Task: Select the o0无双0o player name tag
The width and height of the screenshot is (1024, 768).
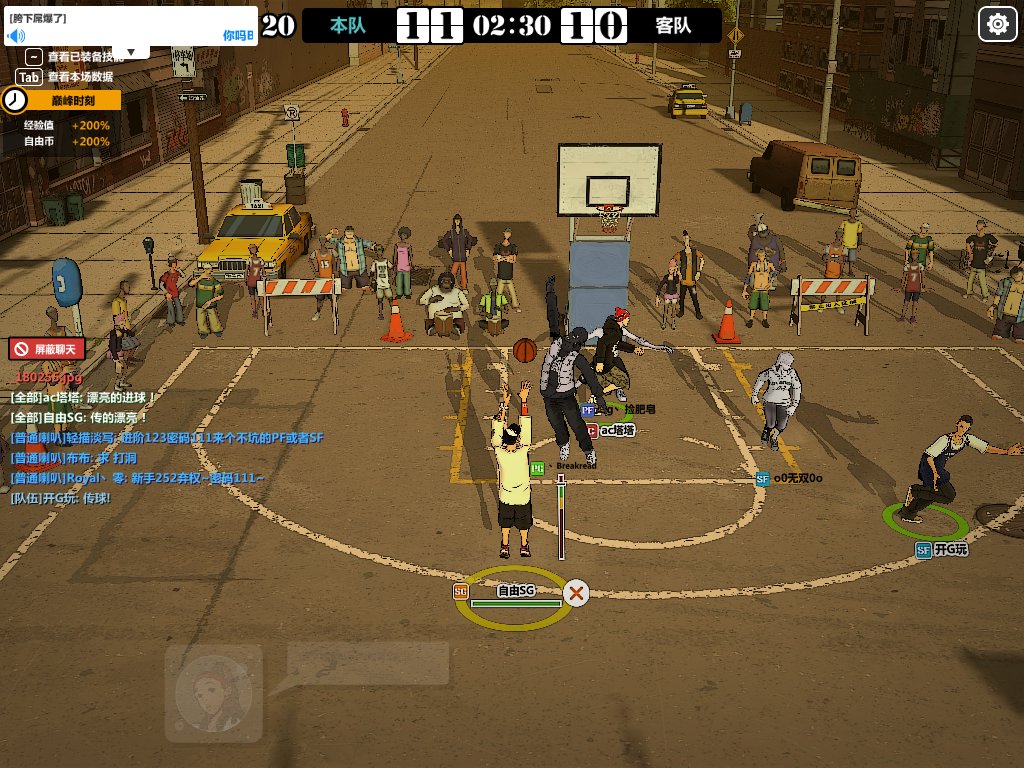Action: (x=796, y=479)
